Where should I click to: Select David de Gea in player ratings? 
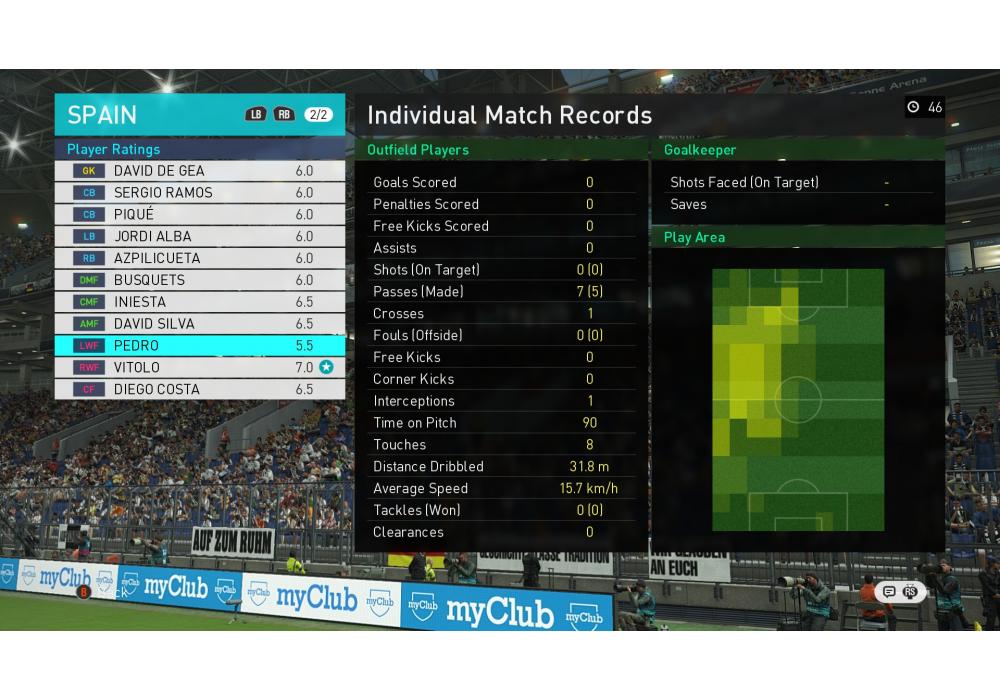[200, 171]
